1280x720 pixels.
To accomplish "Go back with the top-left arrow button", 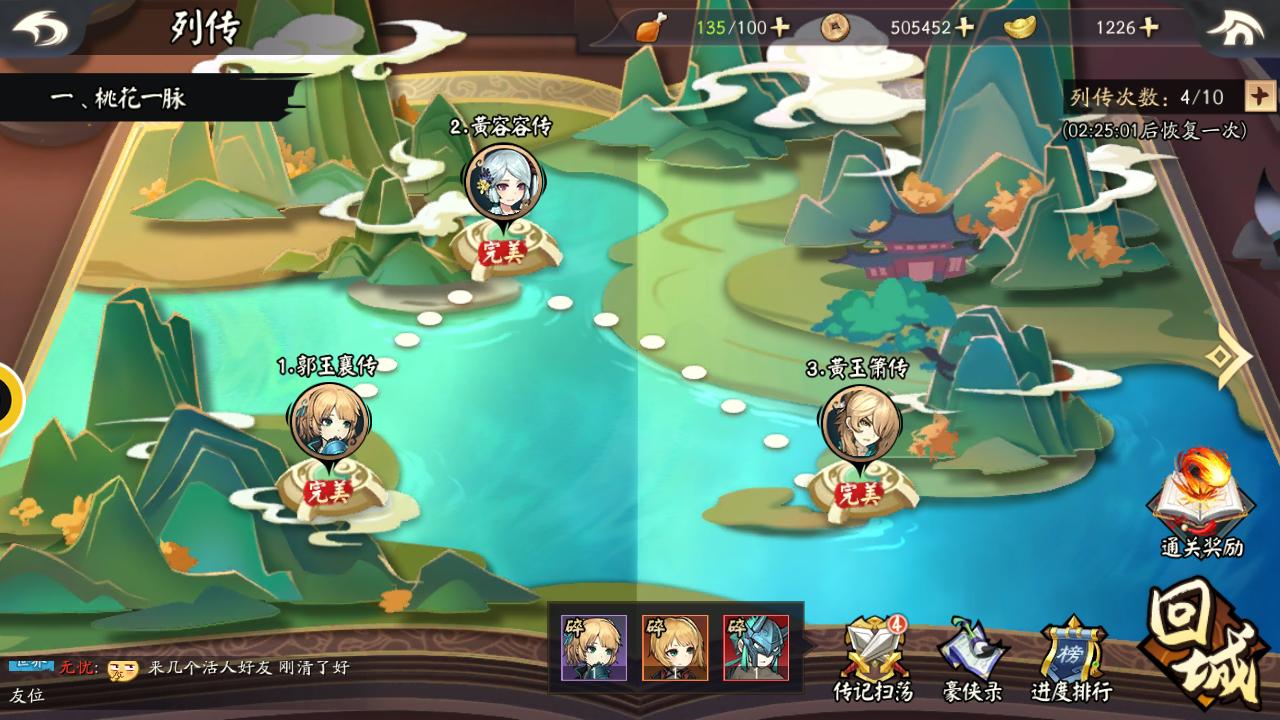I will (41, 27).
